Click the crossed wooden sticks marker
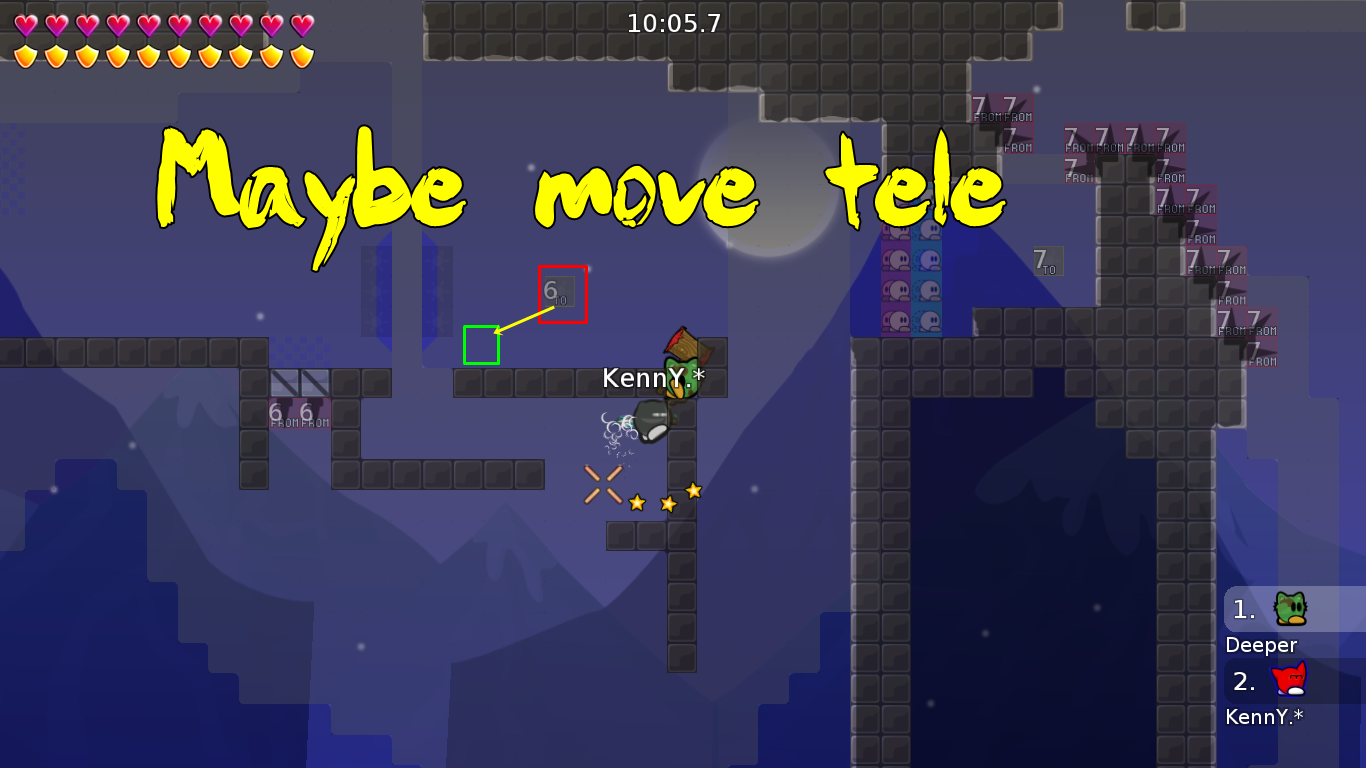 point(601,483)
